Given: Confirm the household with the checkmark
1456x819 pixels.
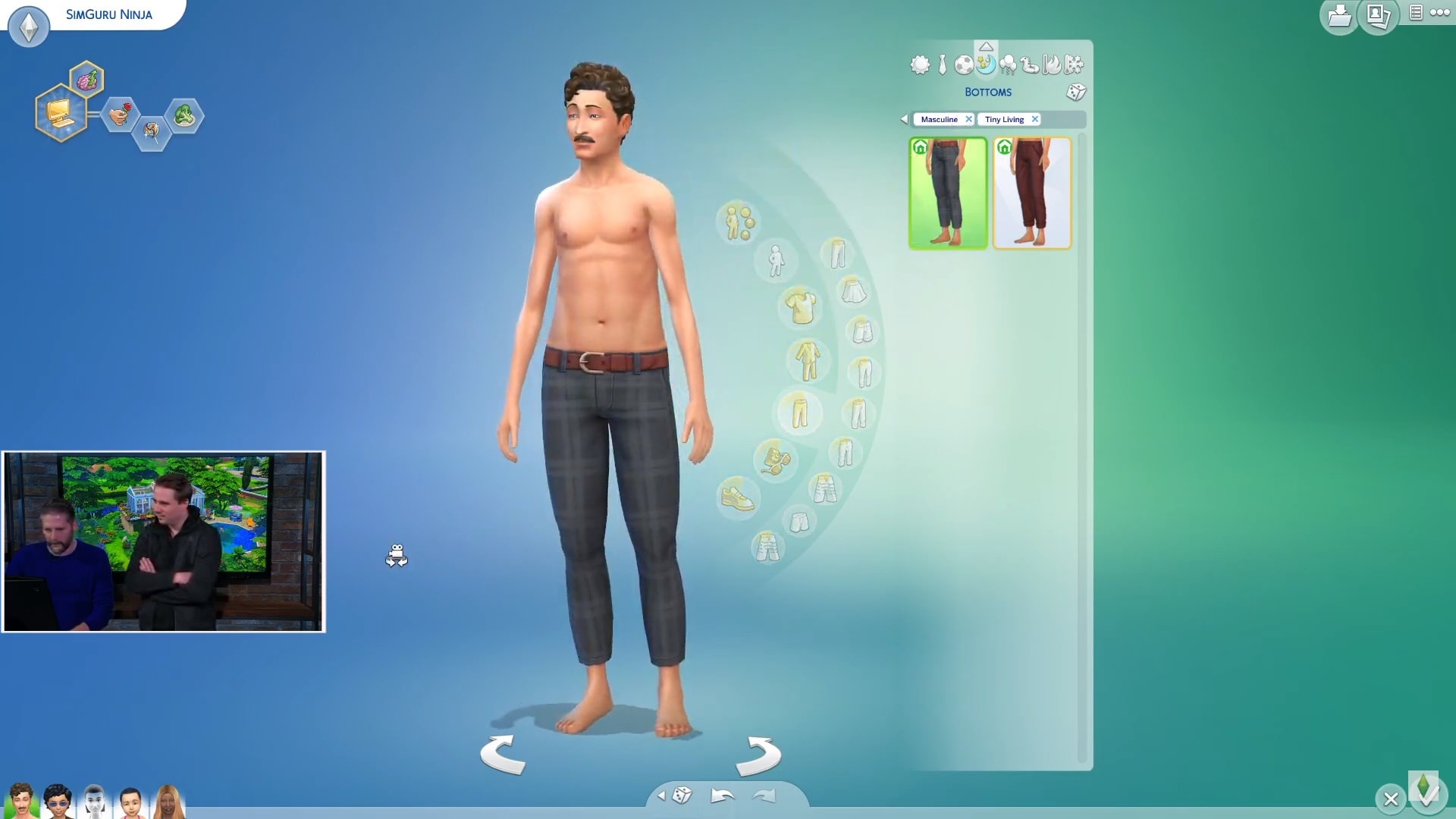Looking at the screenshot, I should pos(1427,794).
